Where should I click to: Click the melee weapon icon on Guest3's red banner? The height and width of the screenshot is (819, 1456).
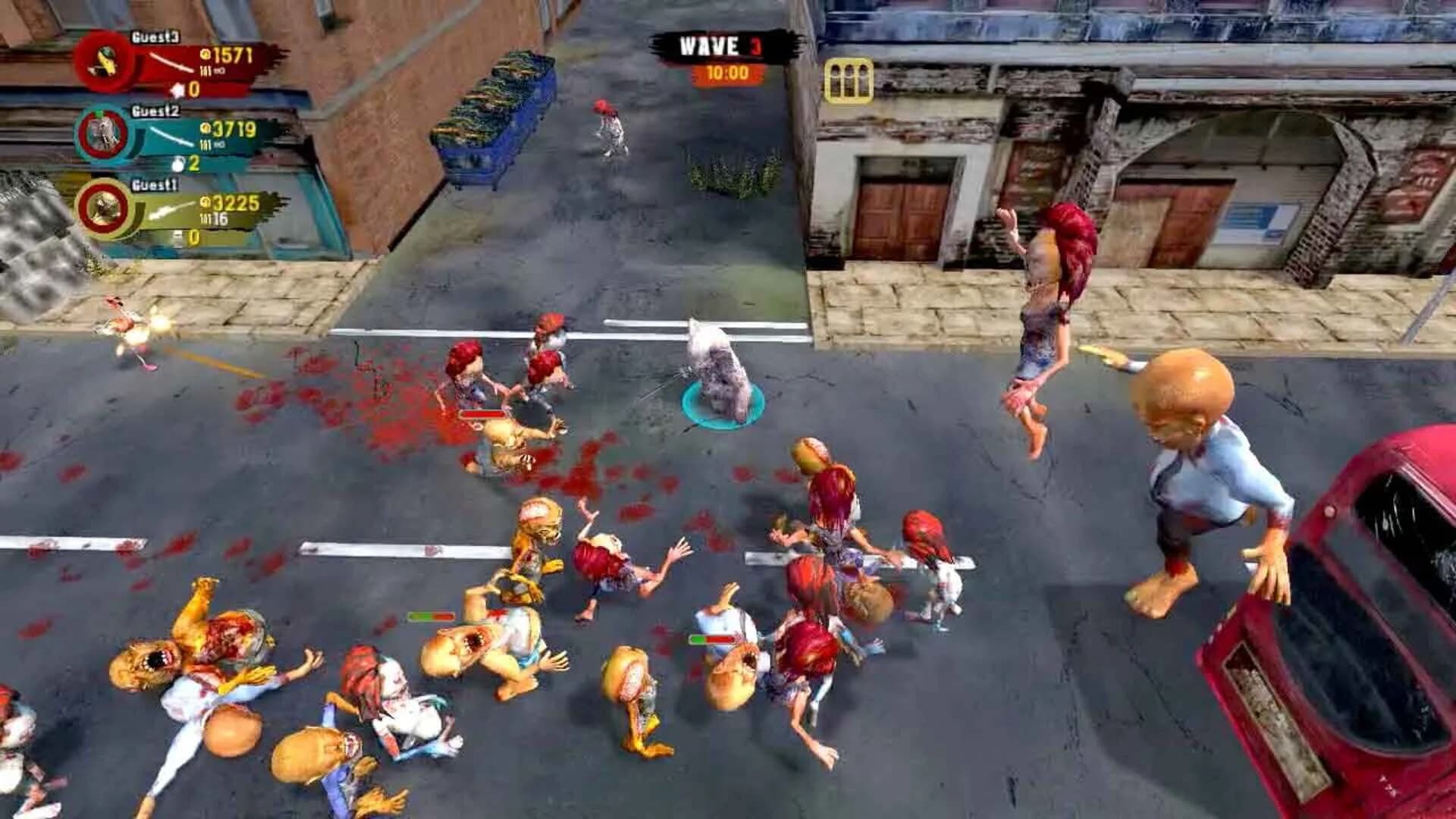point(171,63)
